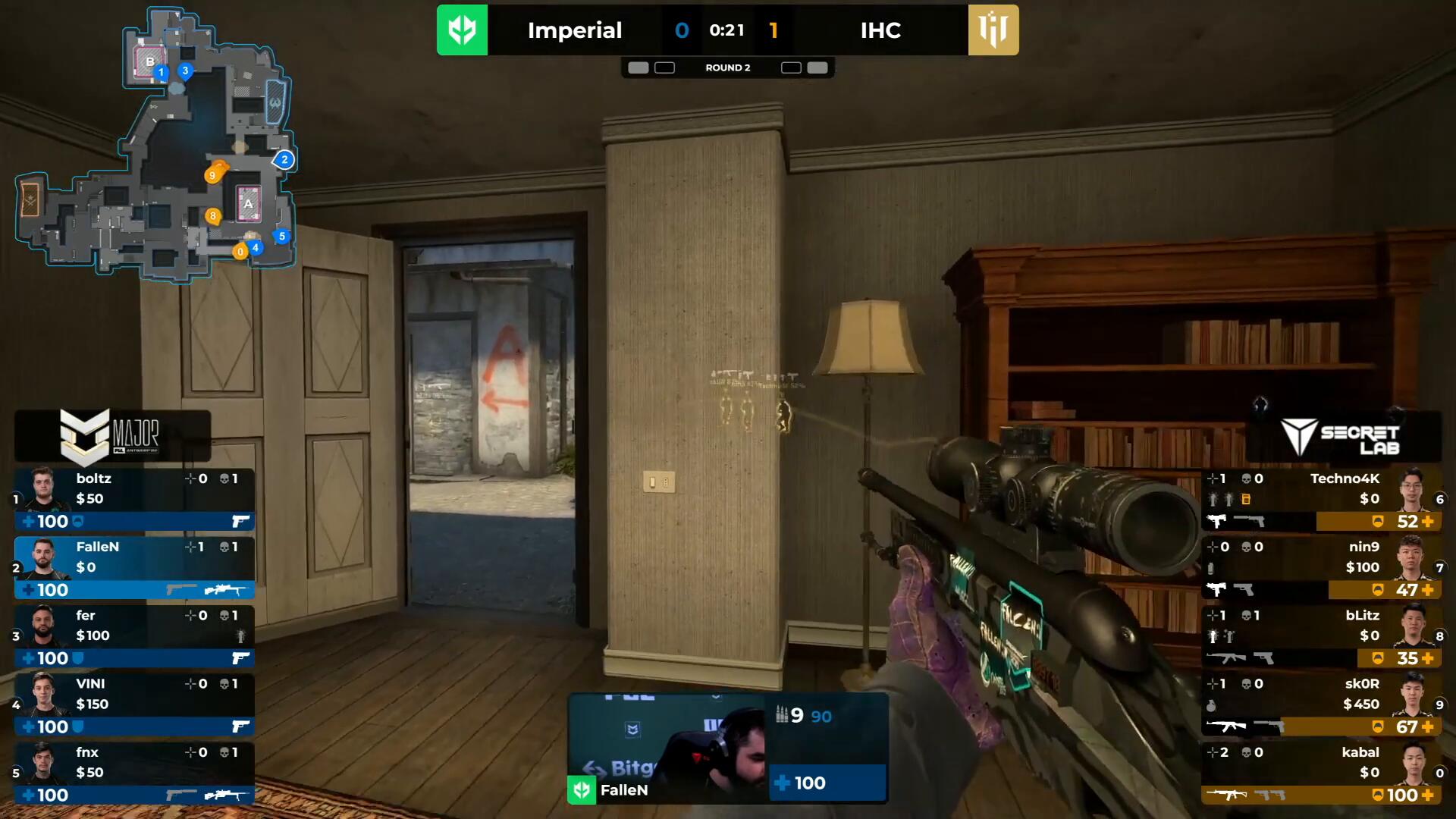The height and width of the screenshot is (819, 1456).
Task: Pick fnx from the player list
Action: tap(134, 772)
